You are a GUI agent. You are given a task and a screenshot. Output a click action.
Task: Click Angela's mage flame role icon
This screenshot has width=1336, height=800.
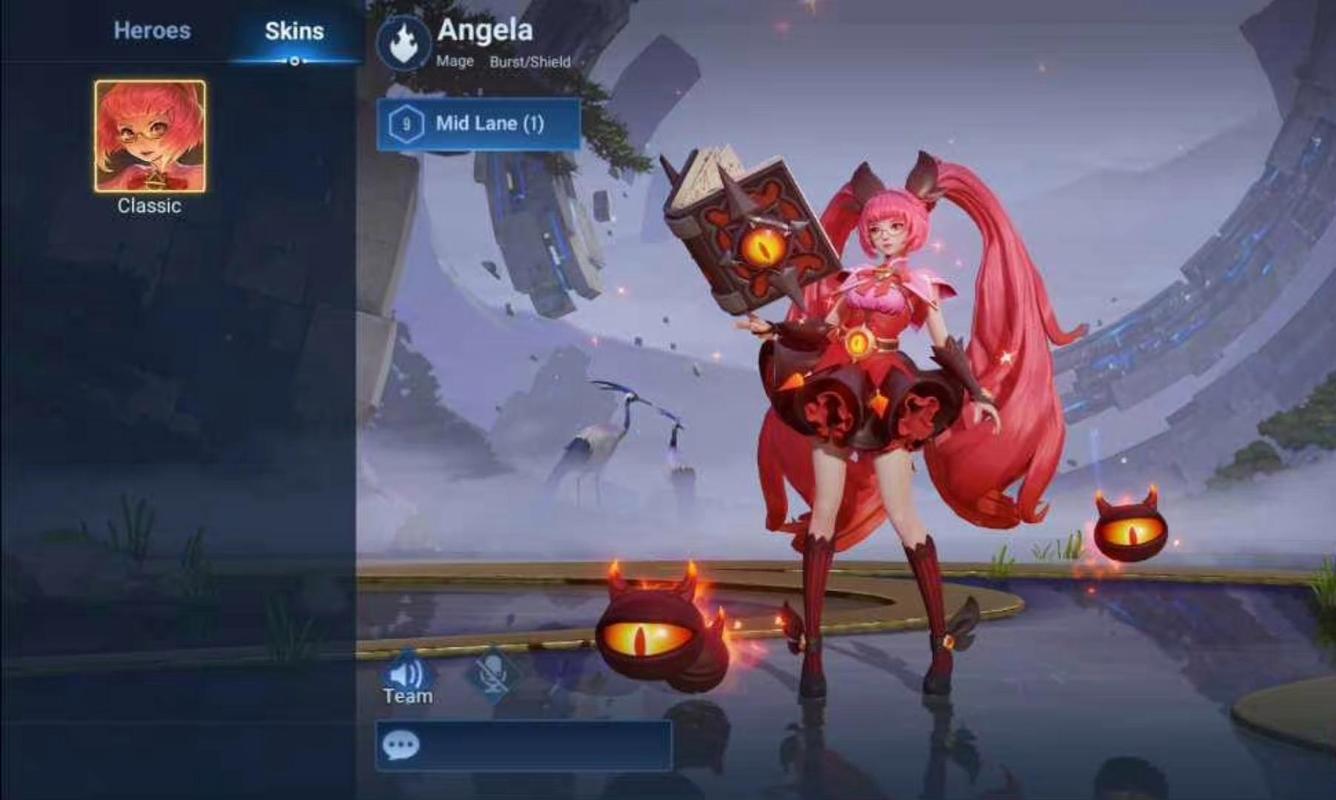pos(404,44)
